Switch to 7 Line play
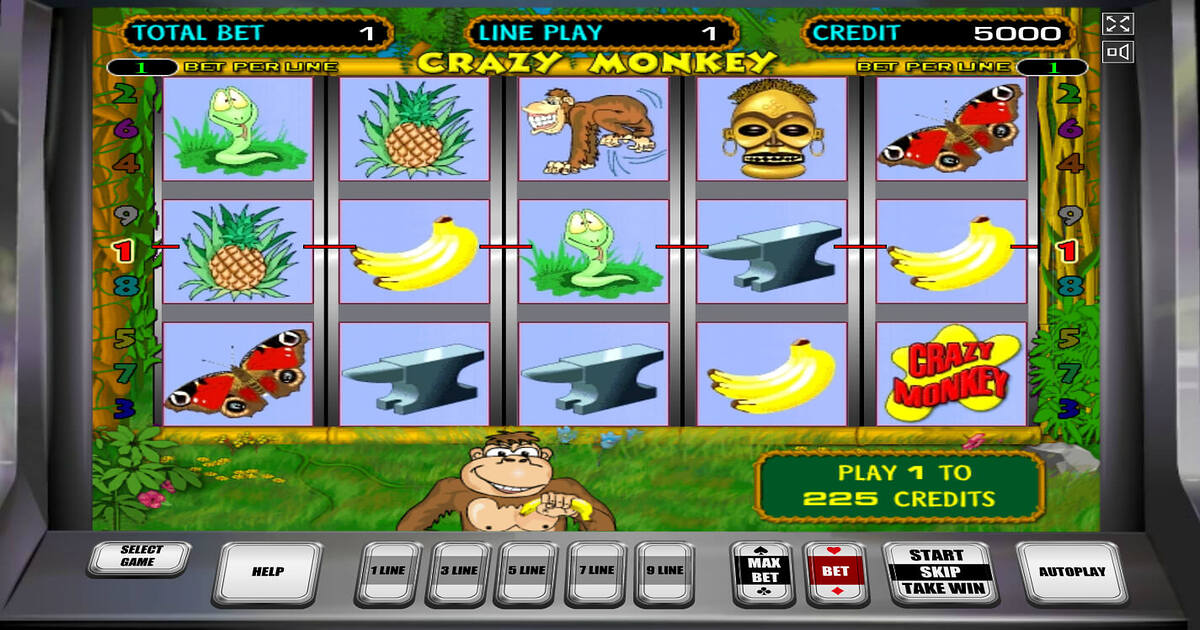 597,571
